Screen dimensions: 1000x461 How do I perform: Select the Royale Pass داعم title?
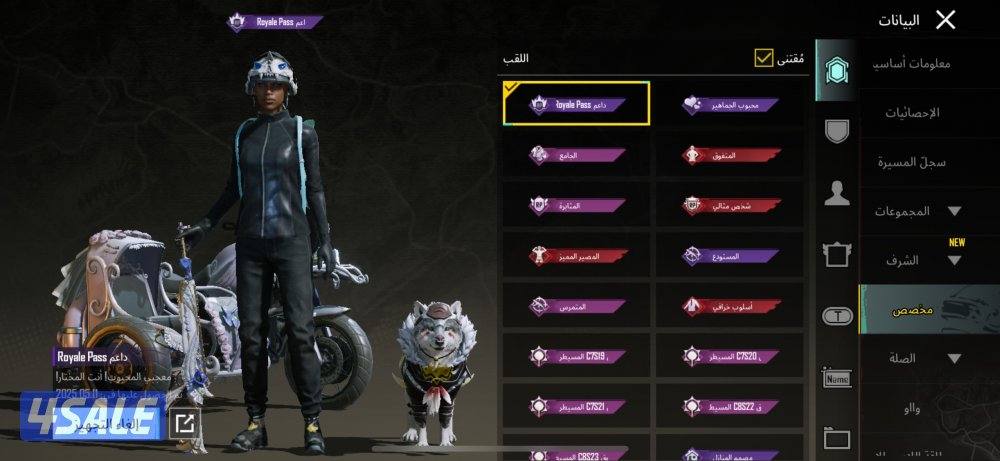(x=577, y=104)
